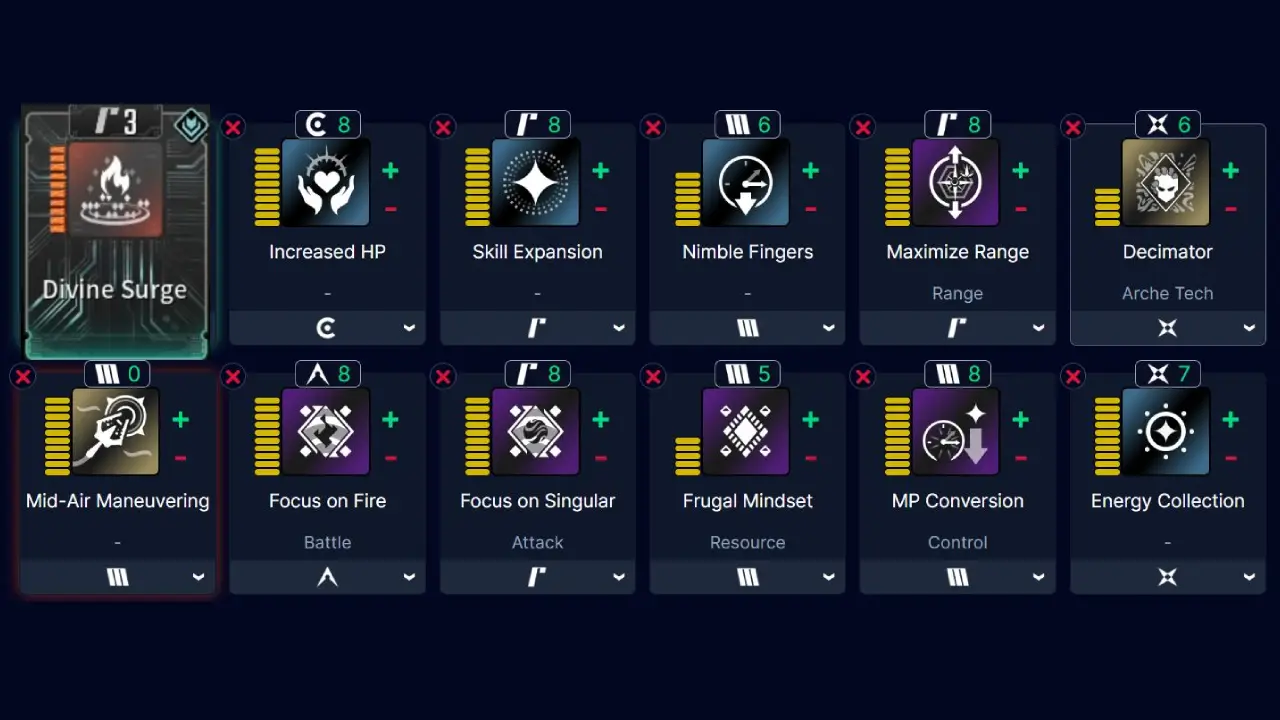Click the Energy Collection sun icon

(x=1167, y=432)
